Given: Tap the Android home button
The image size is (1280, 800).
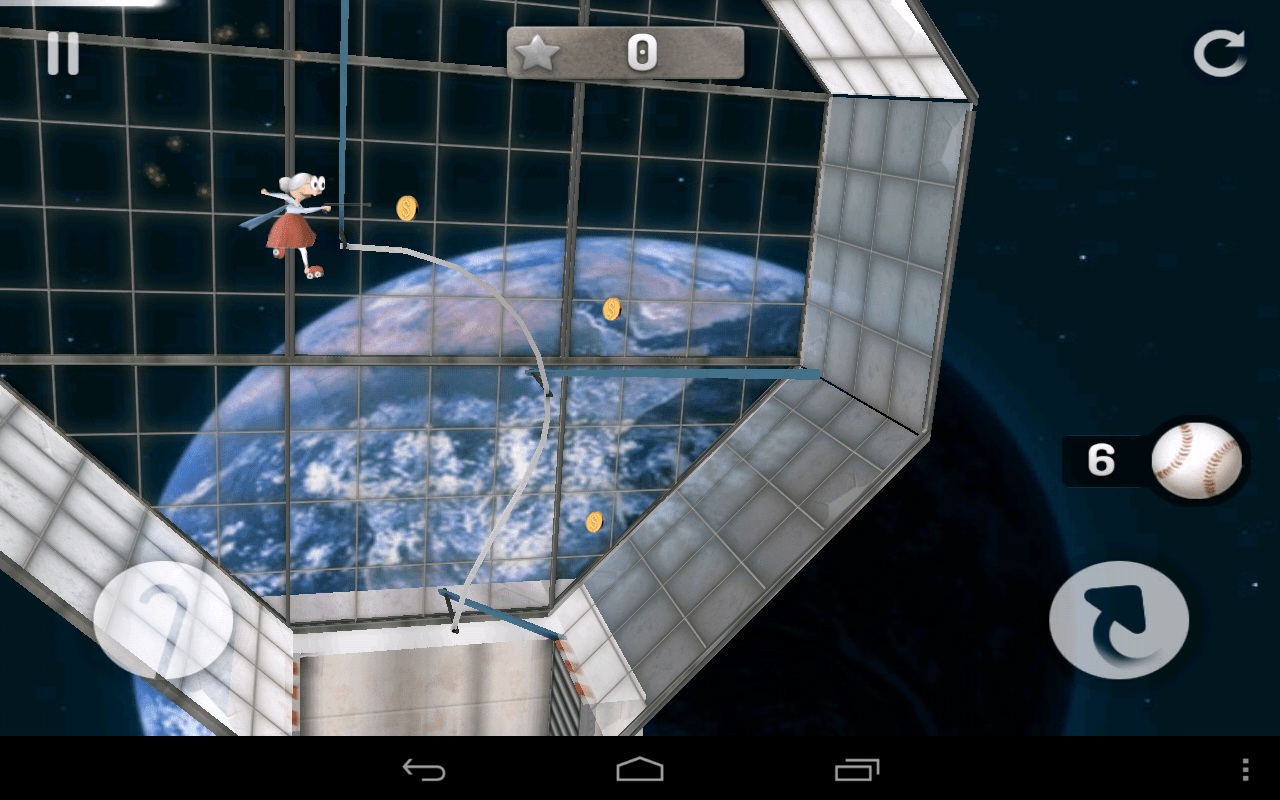Looking at the screenshot, I should pos(640,771).
